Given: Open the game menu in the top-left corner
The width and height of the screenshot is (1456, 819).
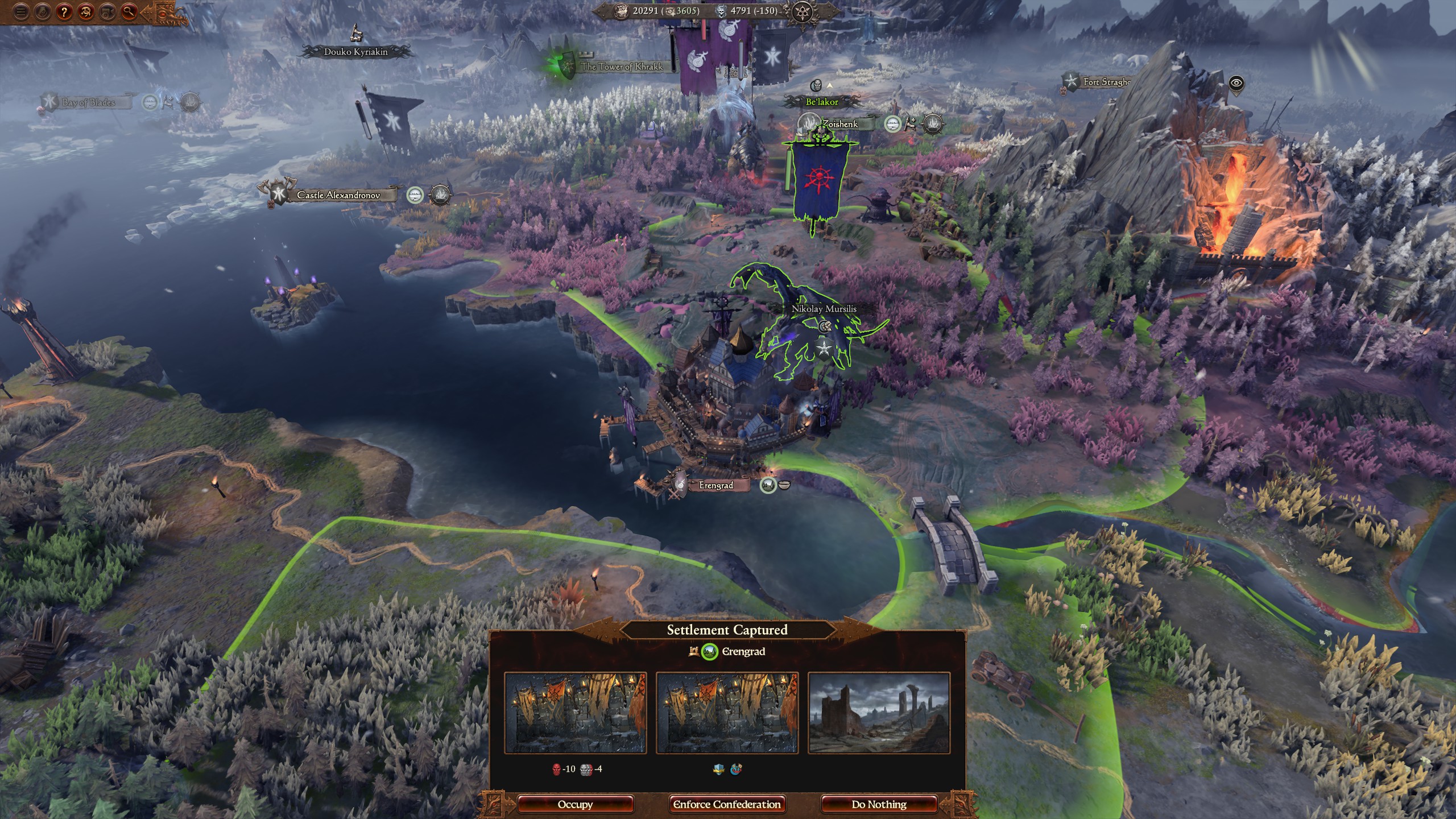Looking at the screenshot, I should (21, 12).
